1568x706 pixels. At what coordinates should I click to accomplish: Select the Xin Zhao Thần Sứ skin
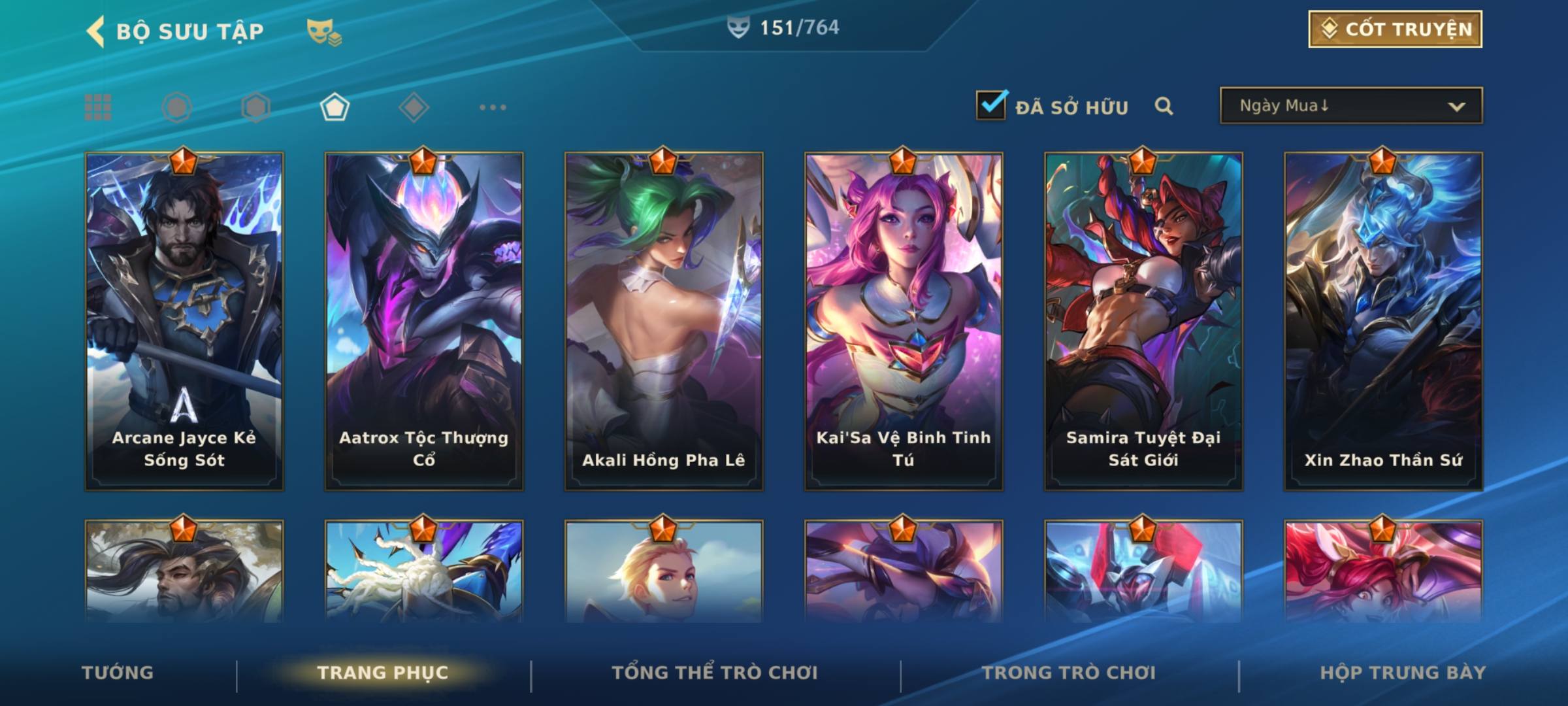coord(1383,320)
